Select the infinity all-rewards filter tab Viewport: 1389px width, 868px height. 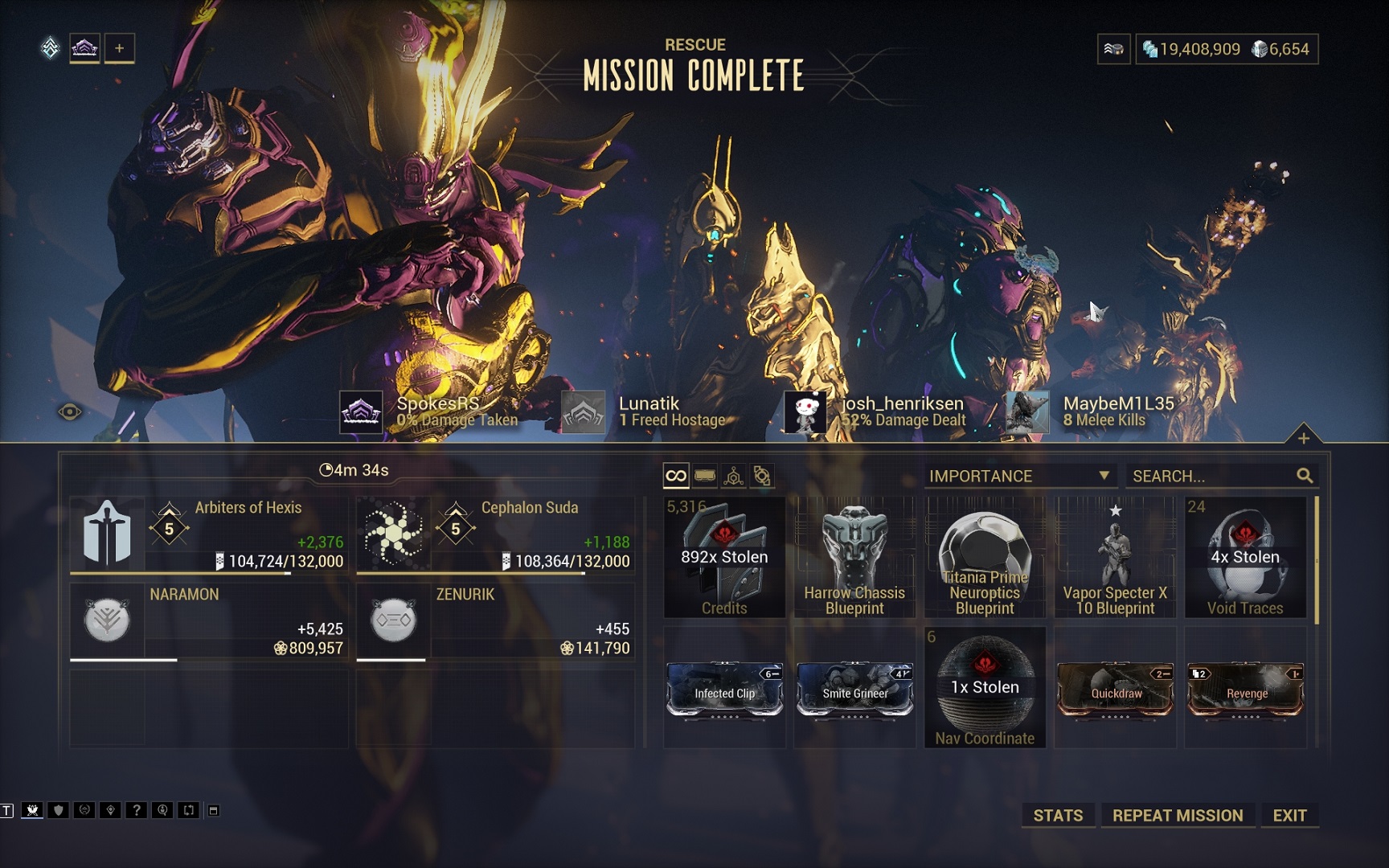[x=676, y=476]
